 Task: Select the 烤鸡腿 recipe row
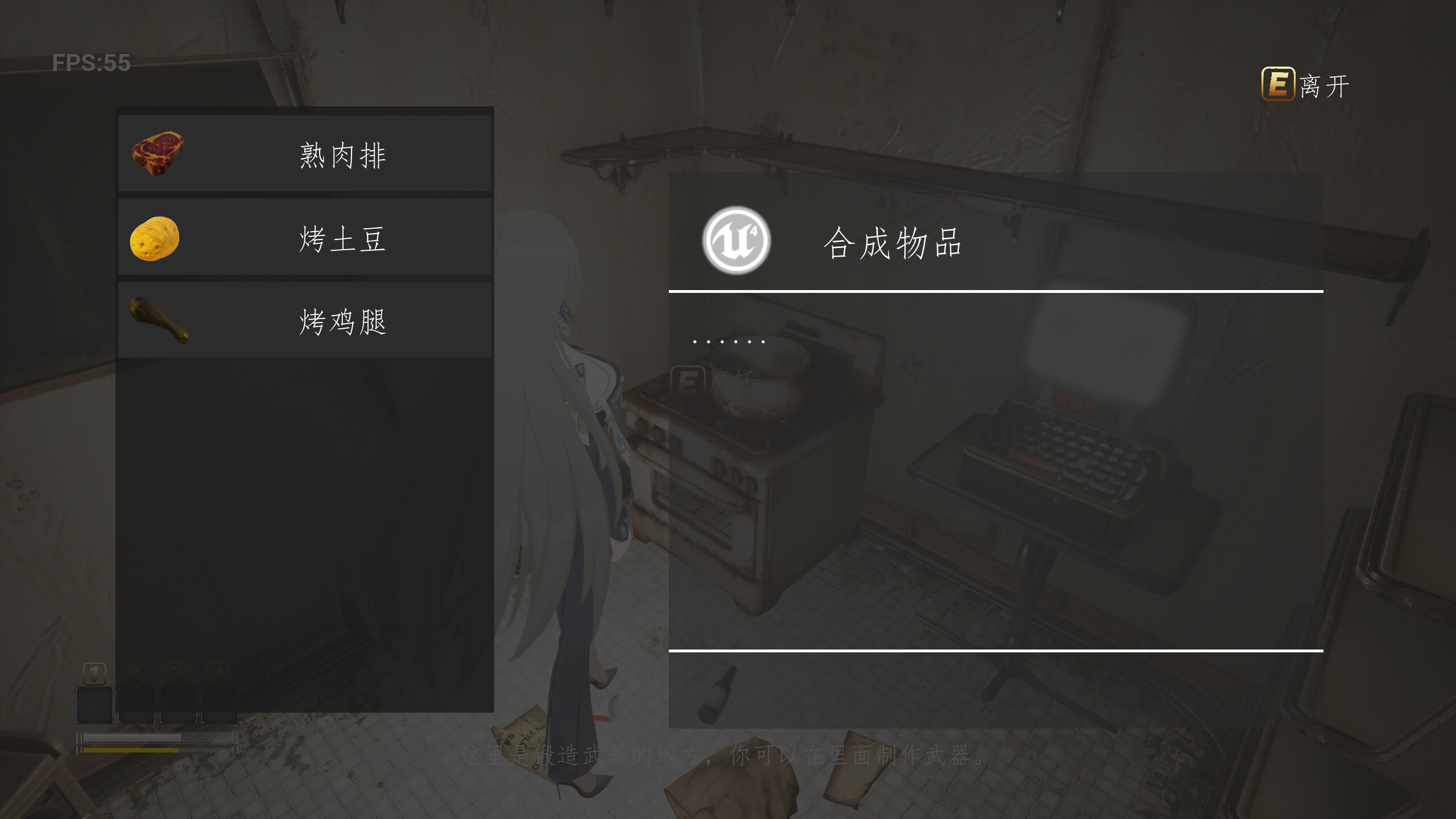point(304,320)
